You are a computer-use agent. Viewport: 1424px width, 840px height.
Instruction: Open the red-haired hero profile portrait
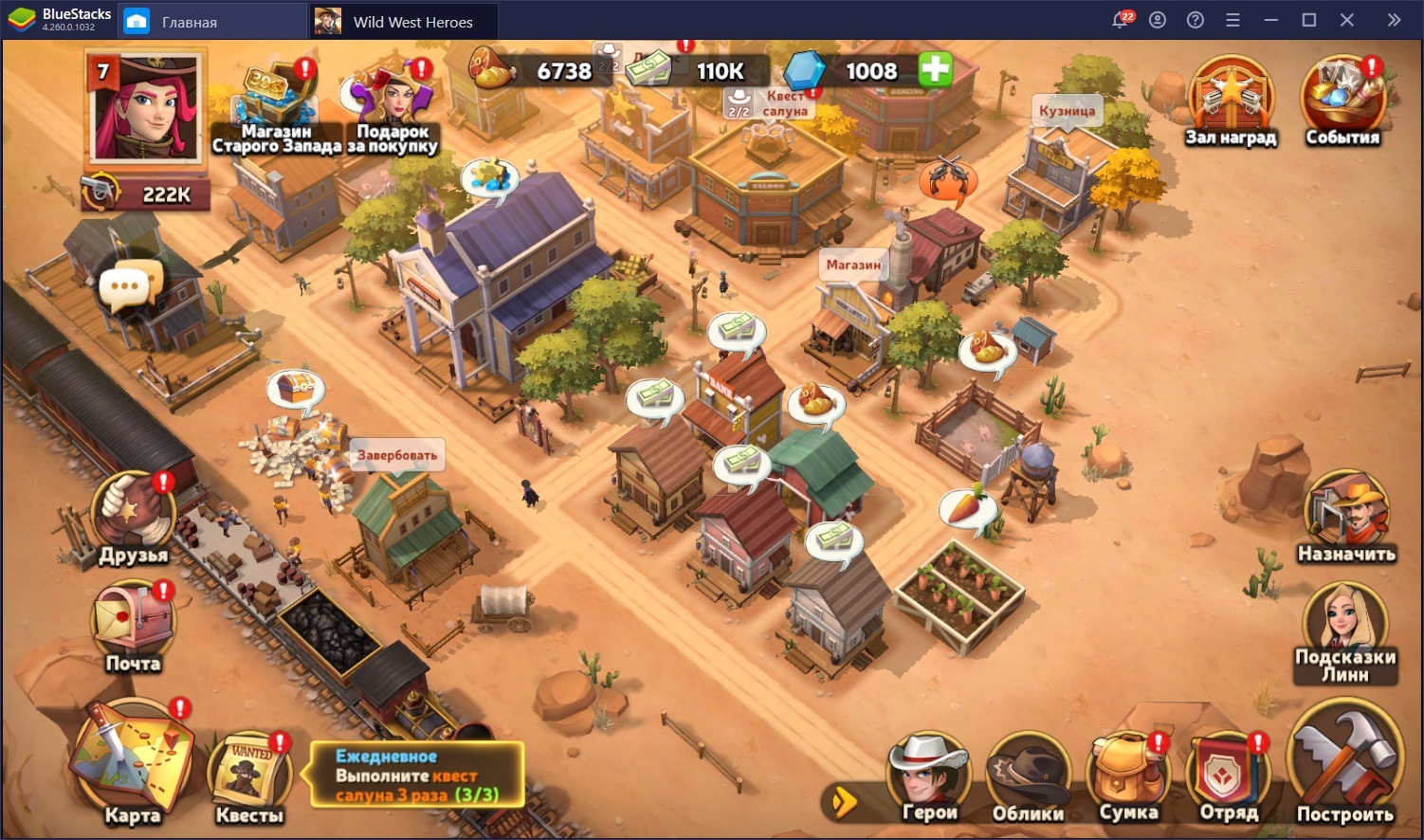[x=145, y=107]
